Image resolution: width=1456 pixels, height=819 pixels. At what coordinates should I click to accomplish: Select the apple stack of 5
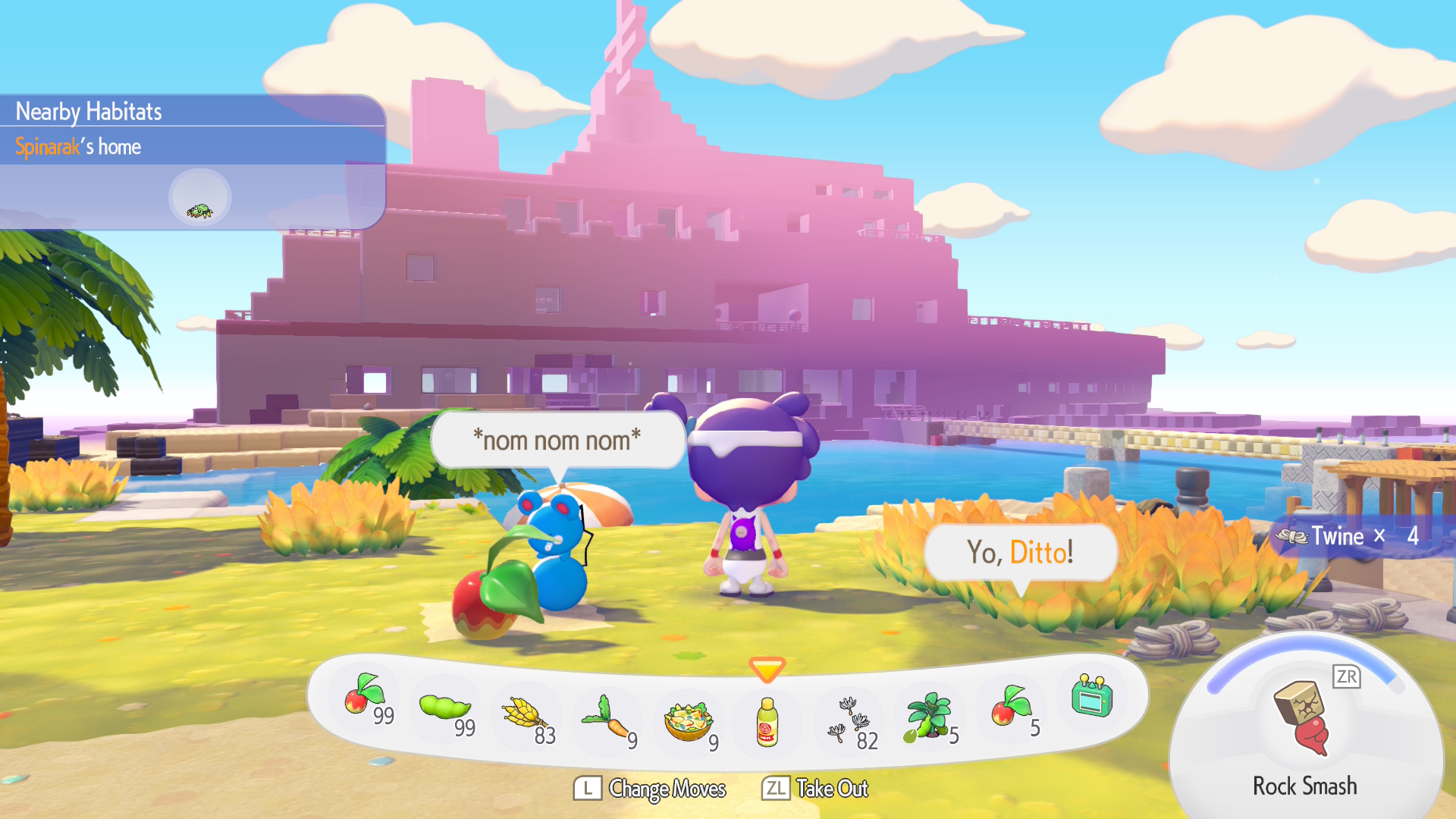(1011, 708)
